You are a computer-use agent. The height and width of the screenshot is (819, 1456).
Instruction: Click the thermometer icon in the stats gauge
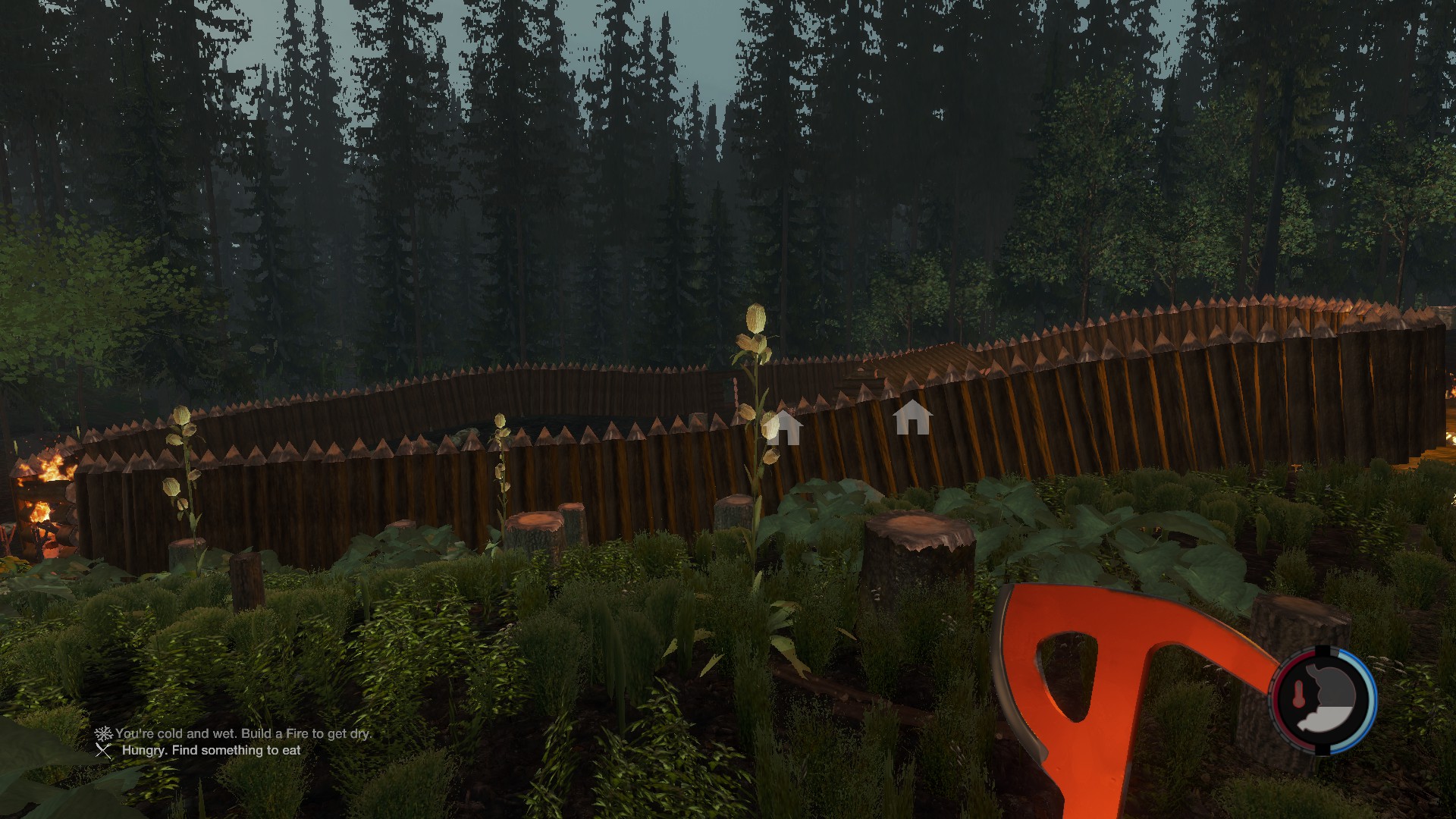click(x=1298, y=695)
